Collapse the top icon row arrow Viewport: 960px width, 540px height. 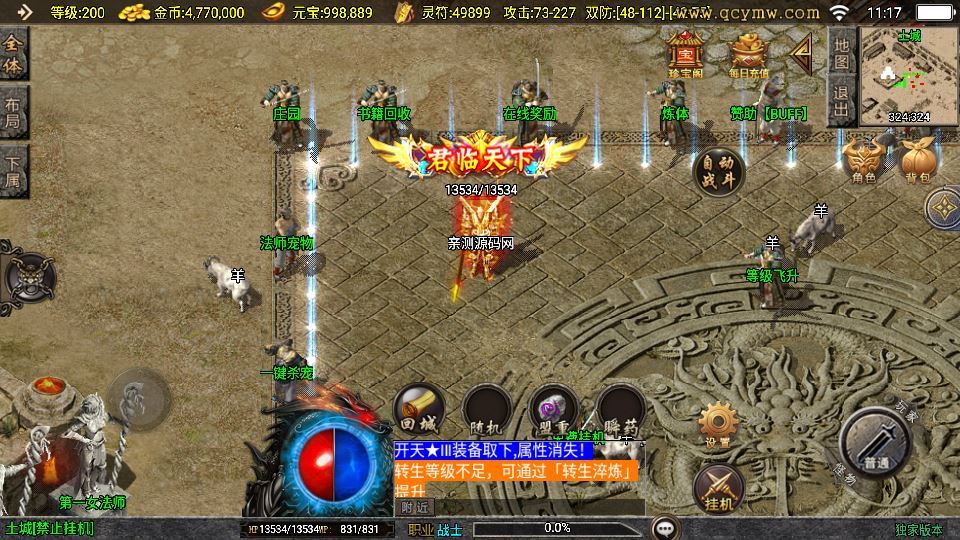tap(801, 53)
